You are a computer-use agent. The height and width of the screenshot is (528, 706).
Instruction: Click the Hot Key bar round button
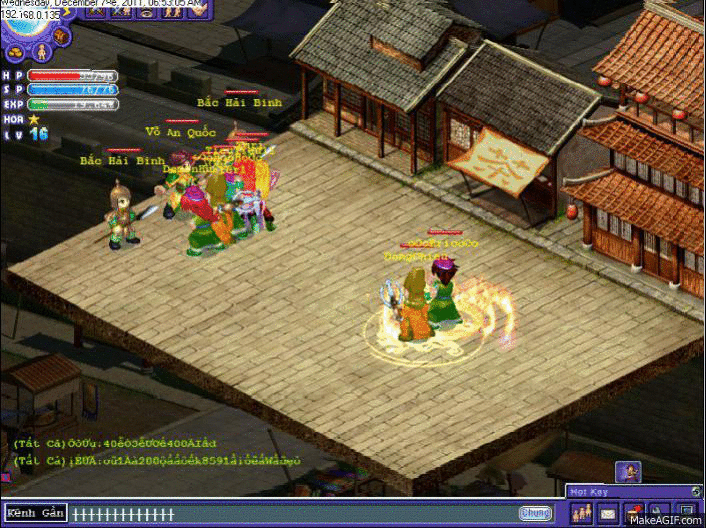tap(696, 491)
